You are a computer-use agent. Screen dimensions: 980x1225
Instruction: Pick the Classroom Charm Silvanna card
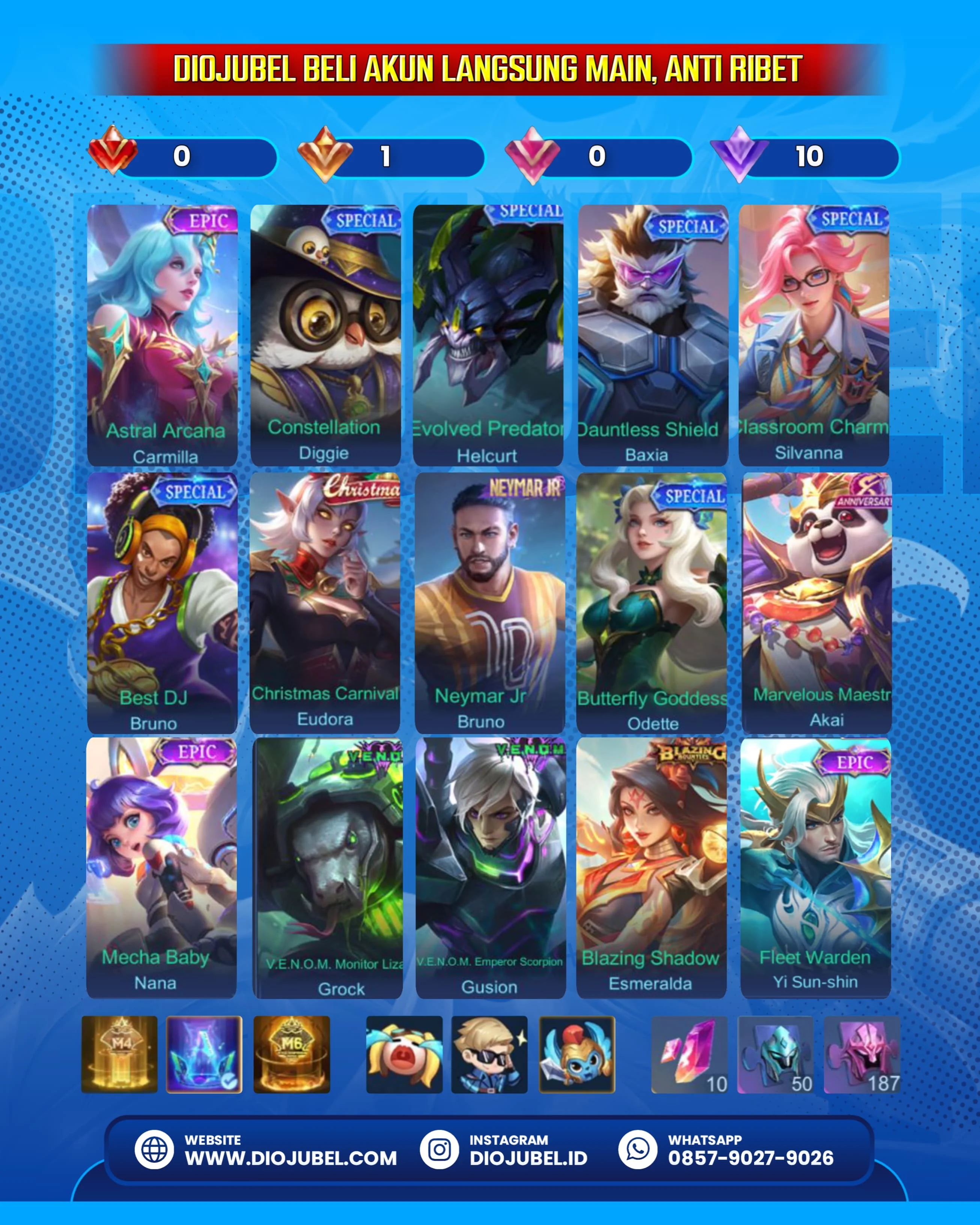(814, 335)
